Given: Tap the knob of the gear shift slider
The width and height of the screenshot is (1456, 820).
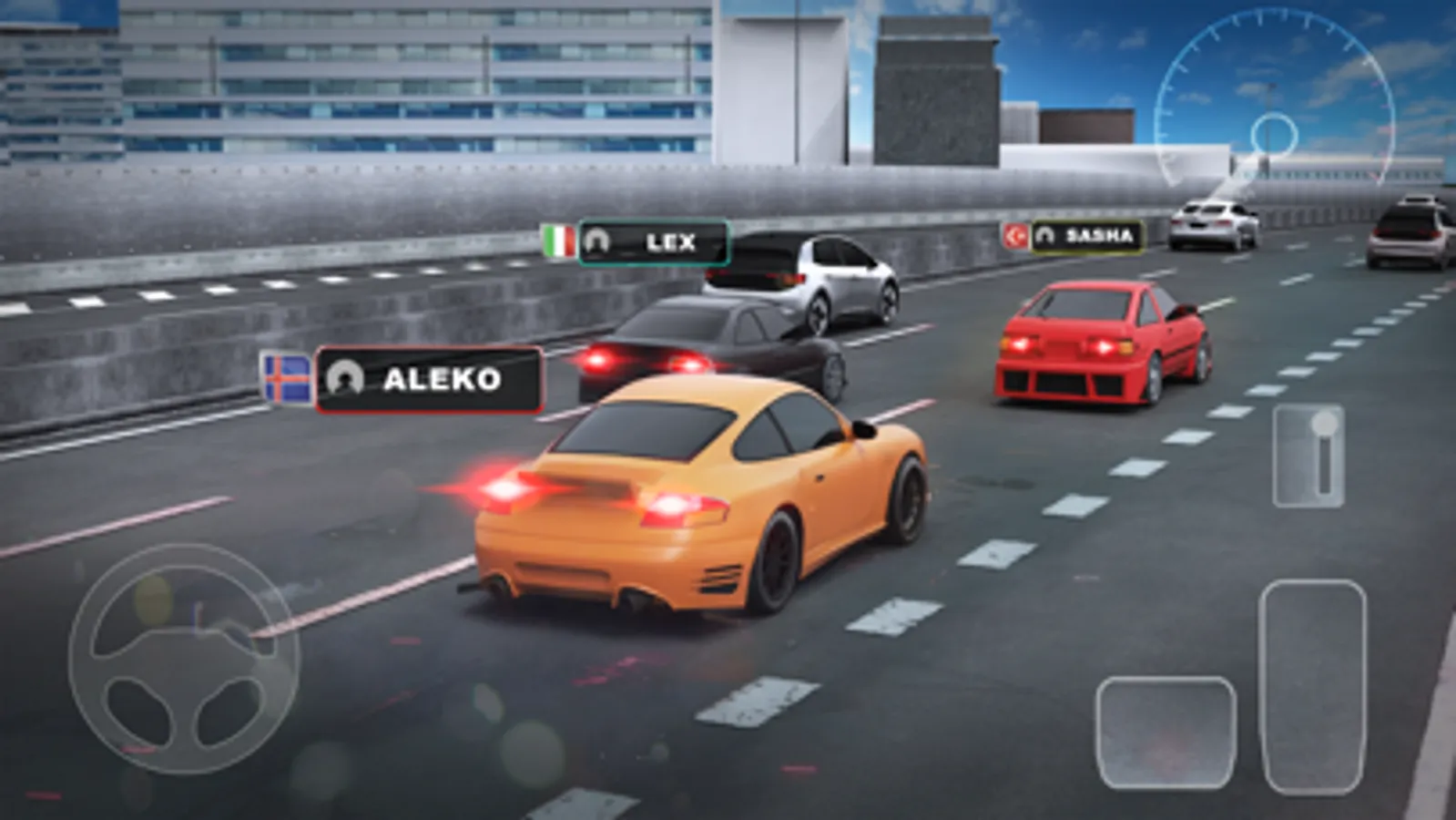Looking at the screenshot, I should 1323,424.
